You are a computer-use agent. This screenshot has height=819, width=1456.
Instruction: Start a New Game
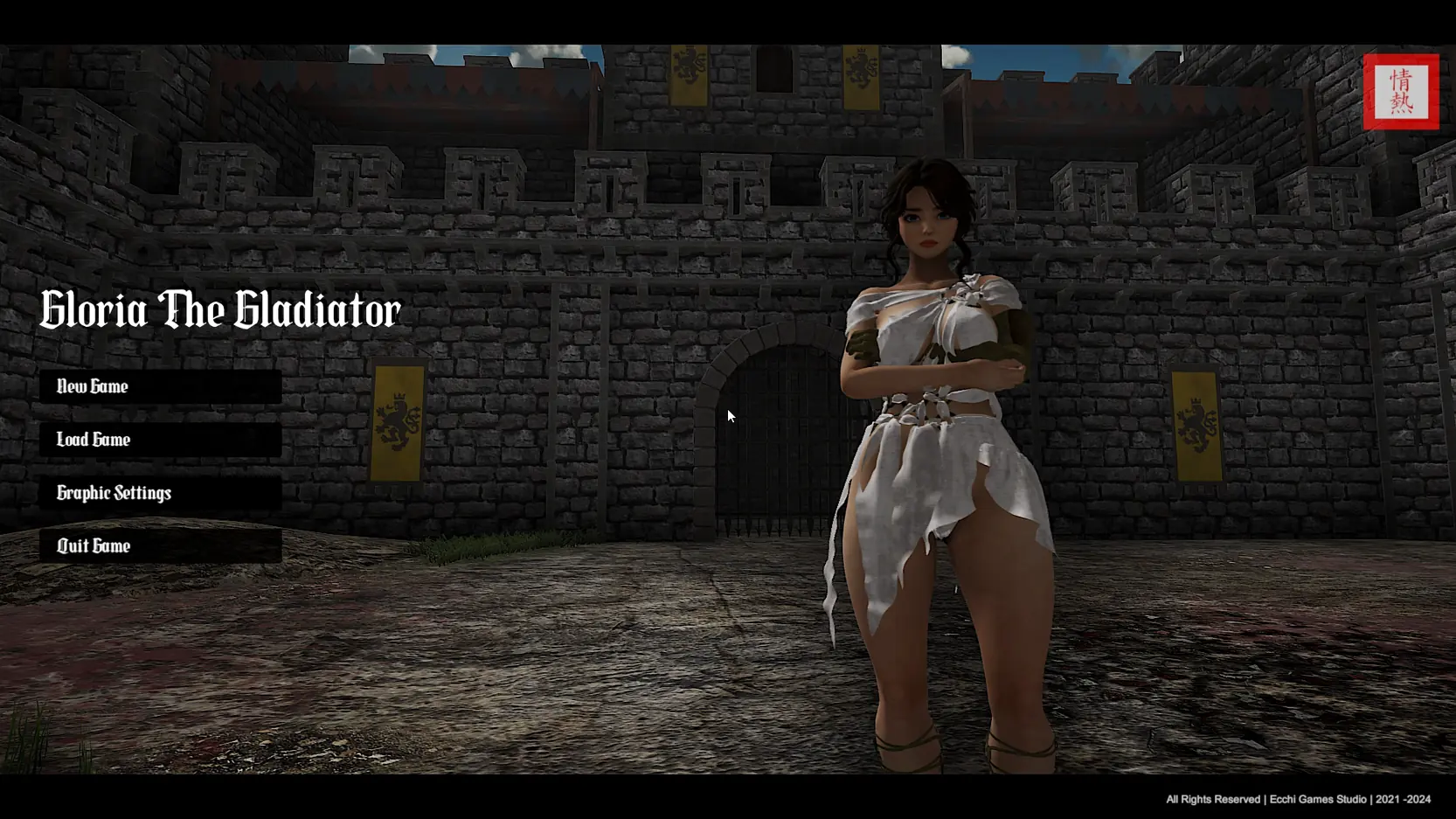pos(160,386)
